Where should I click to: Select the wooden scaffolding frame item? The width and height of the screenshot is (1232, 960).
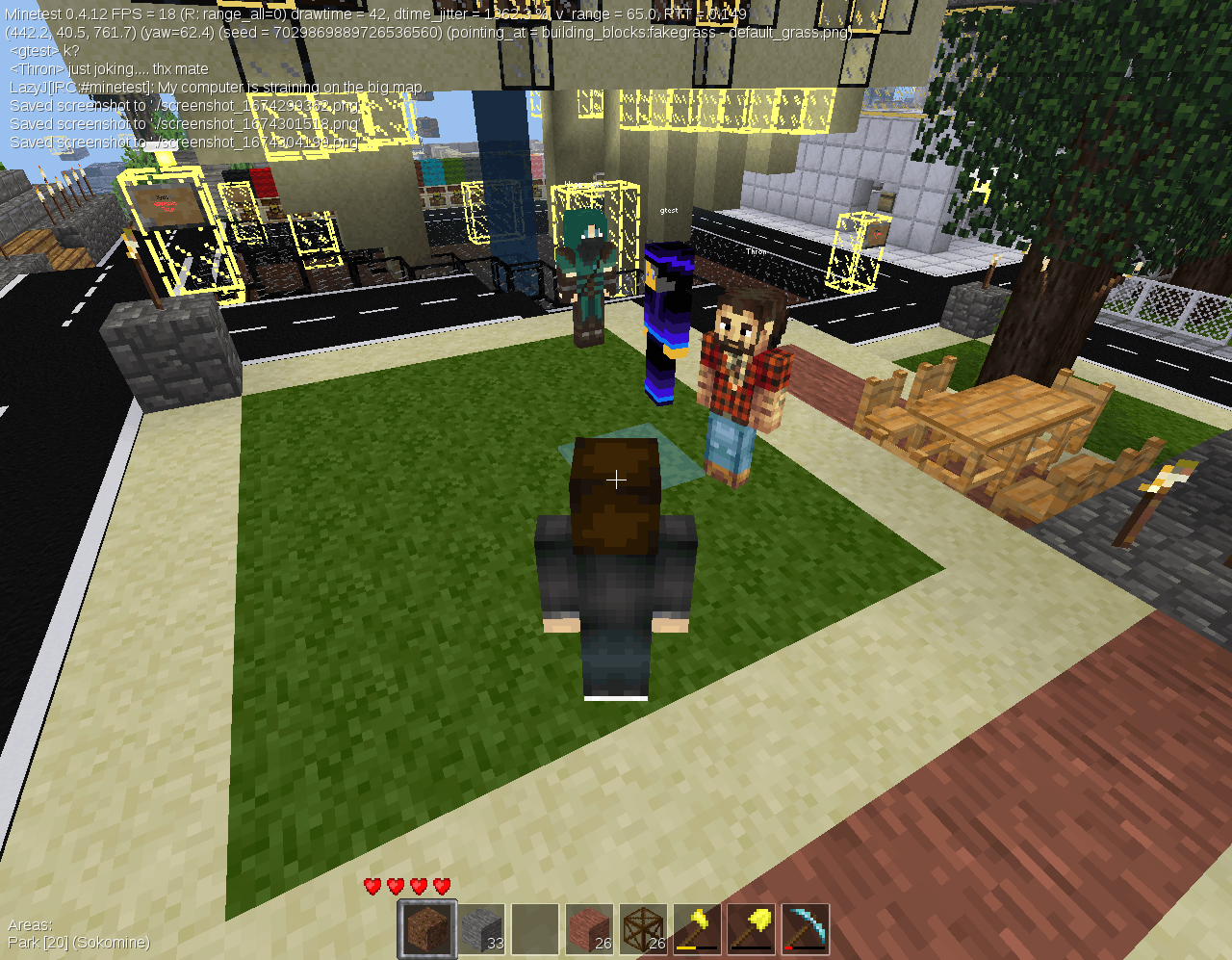[x=643, y=927]
